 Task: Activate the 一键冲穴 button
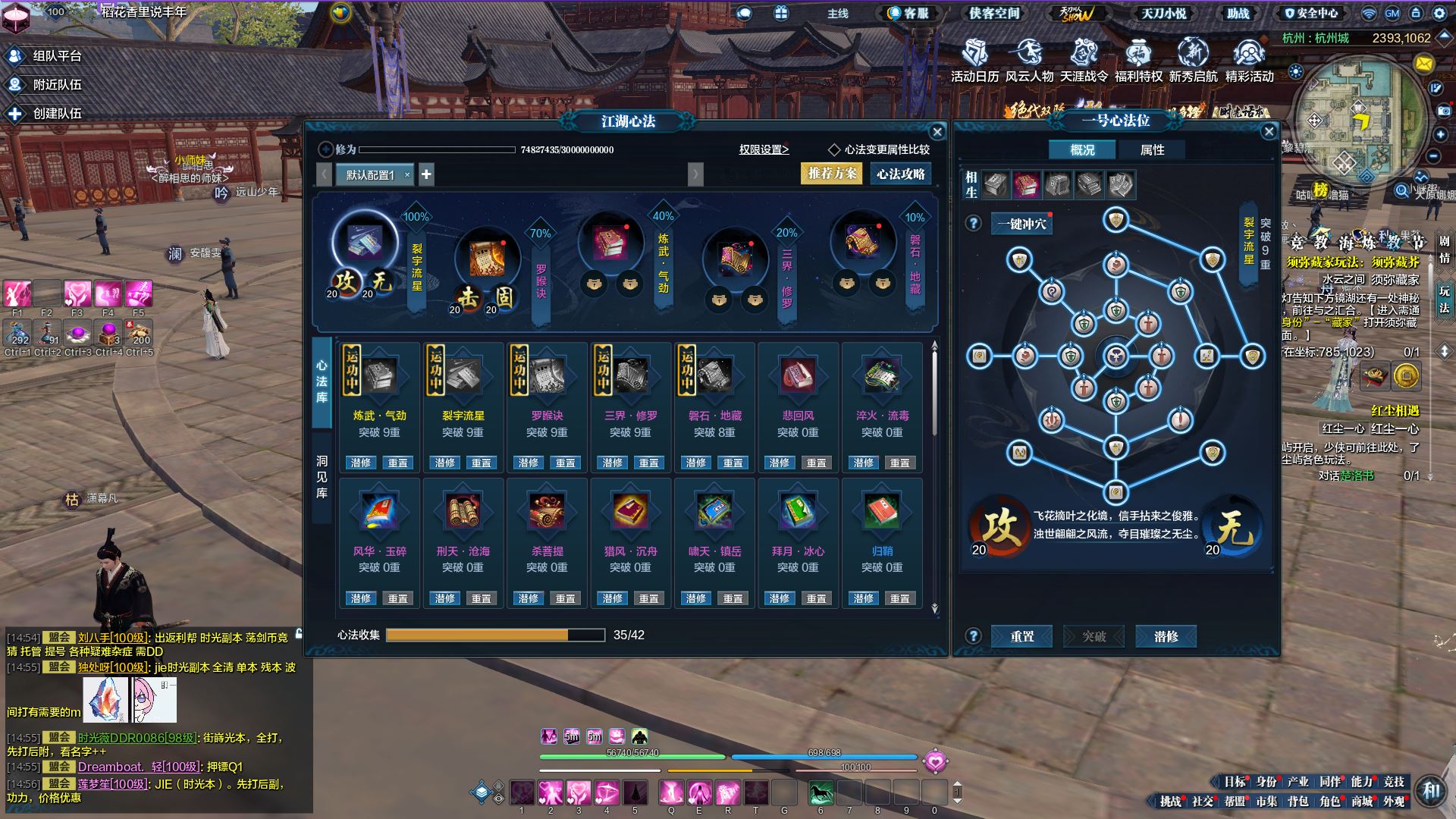[x=1021, y=224]
